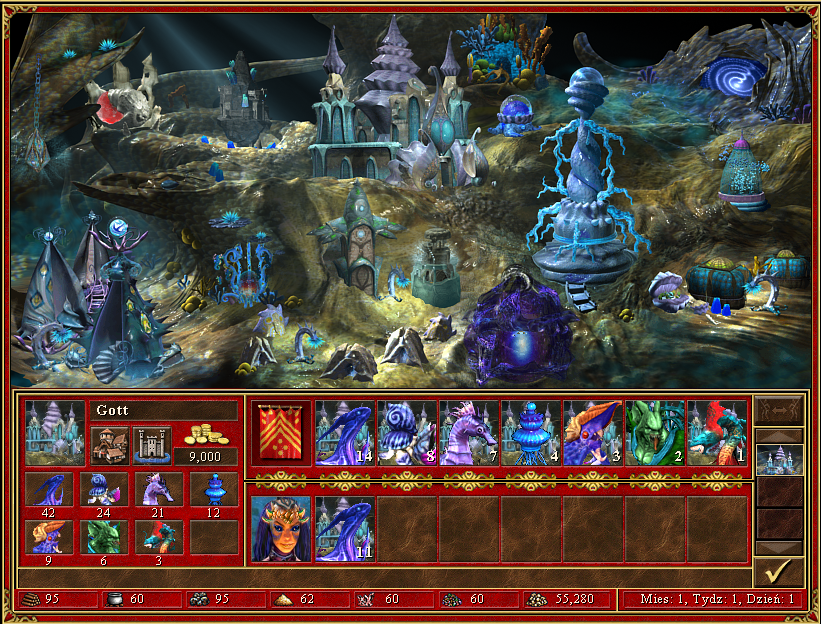Select the green monster garrison stack of 2
The image size is (821, 624).
coord(655,432)
